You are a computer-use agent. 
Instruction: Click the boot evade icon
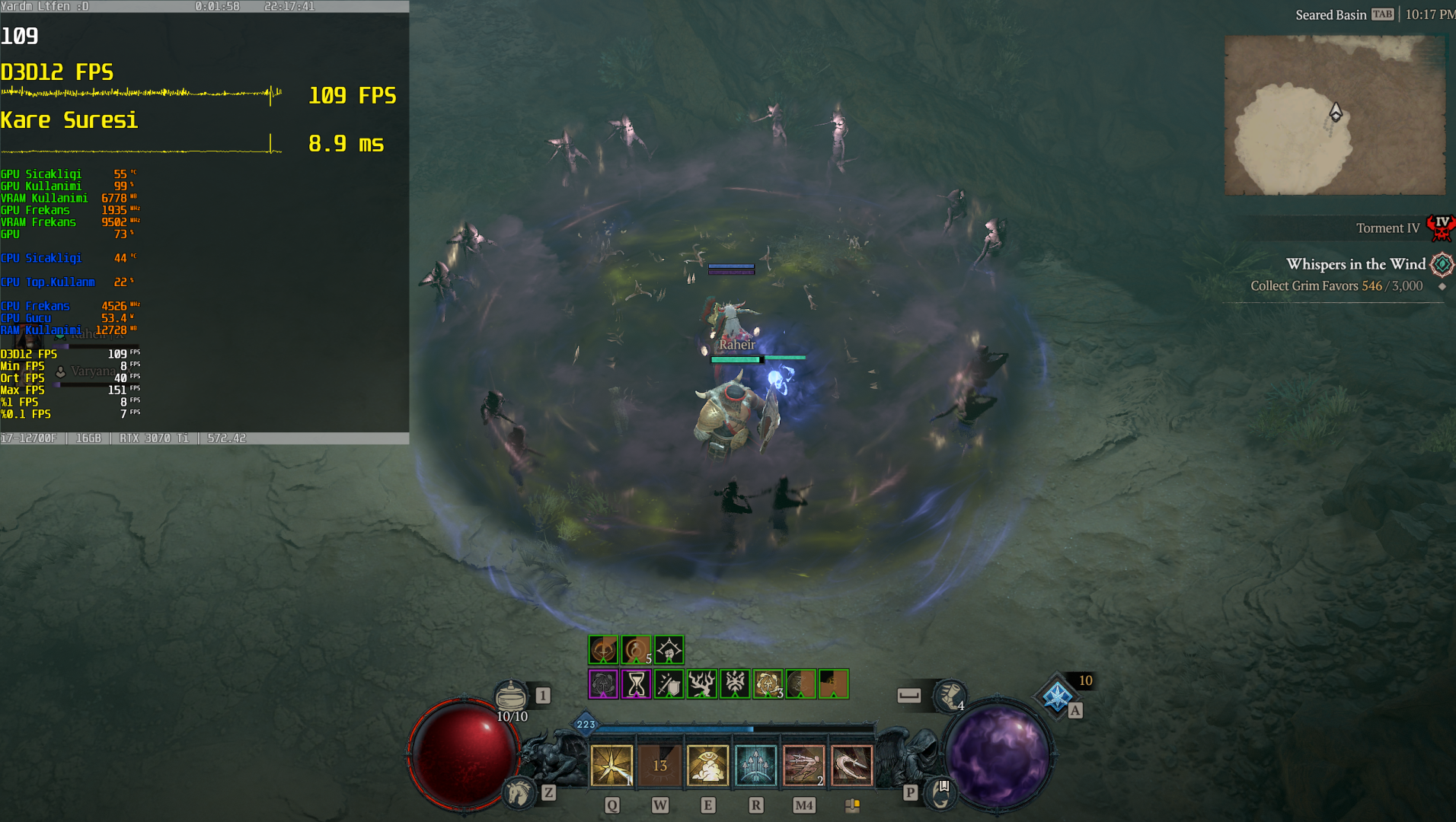pos(950,695)
